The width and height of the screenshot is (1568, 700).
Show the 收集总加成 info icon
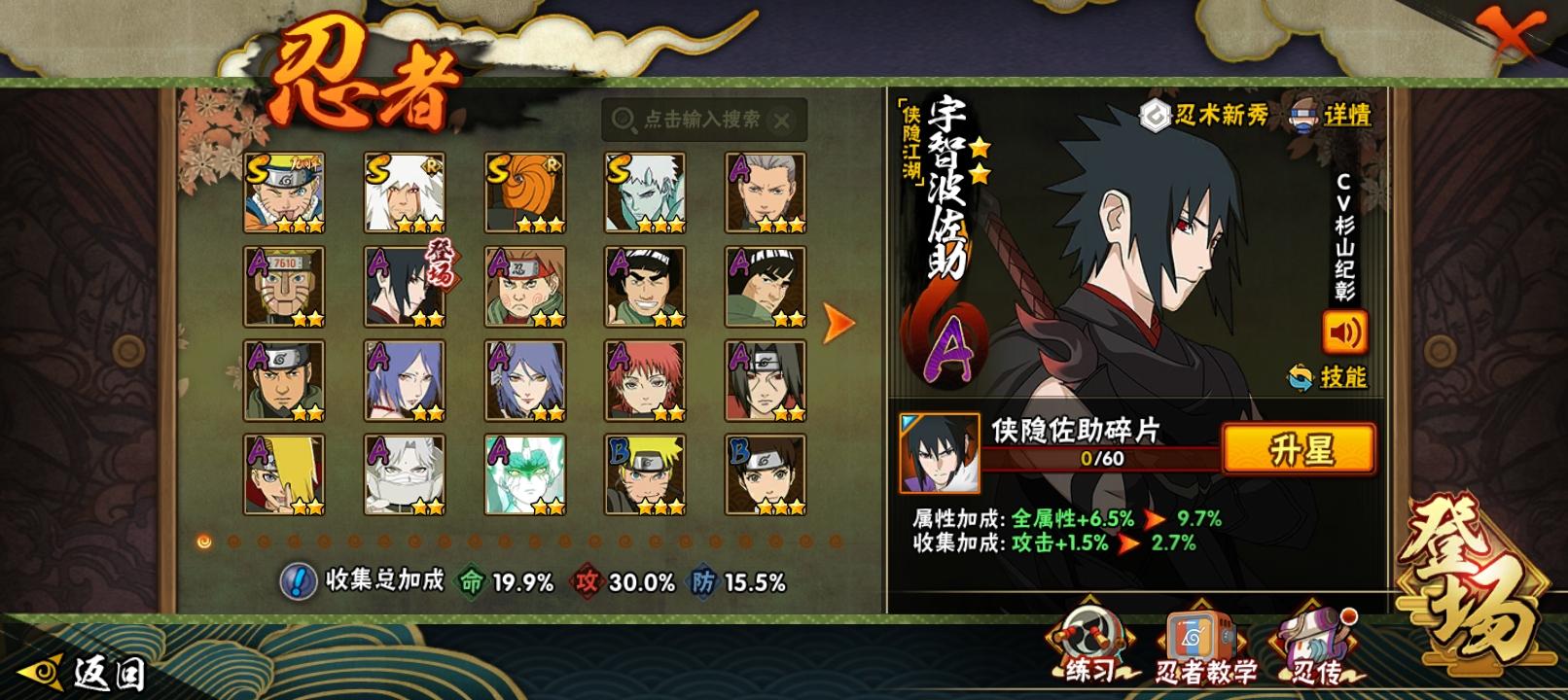coord(298,581)
